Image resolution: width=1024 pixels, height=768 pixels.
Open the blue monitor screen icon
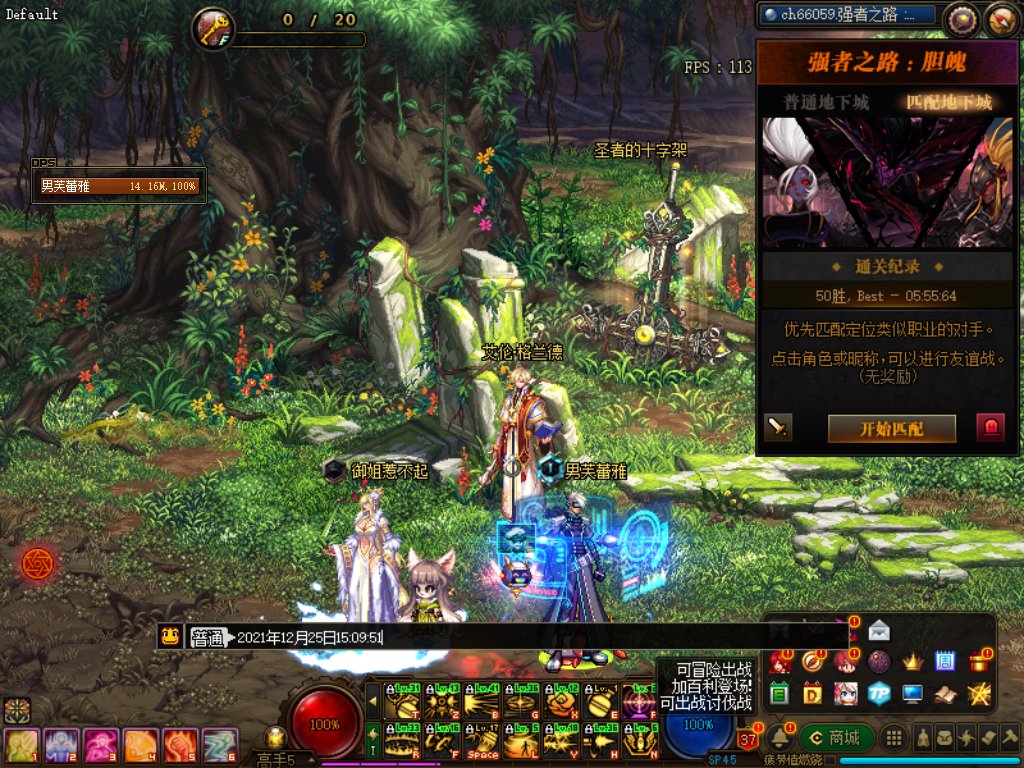coord(912,693)
